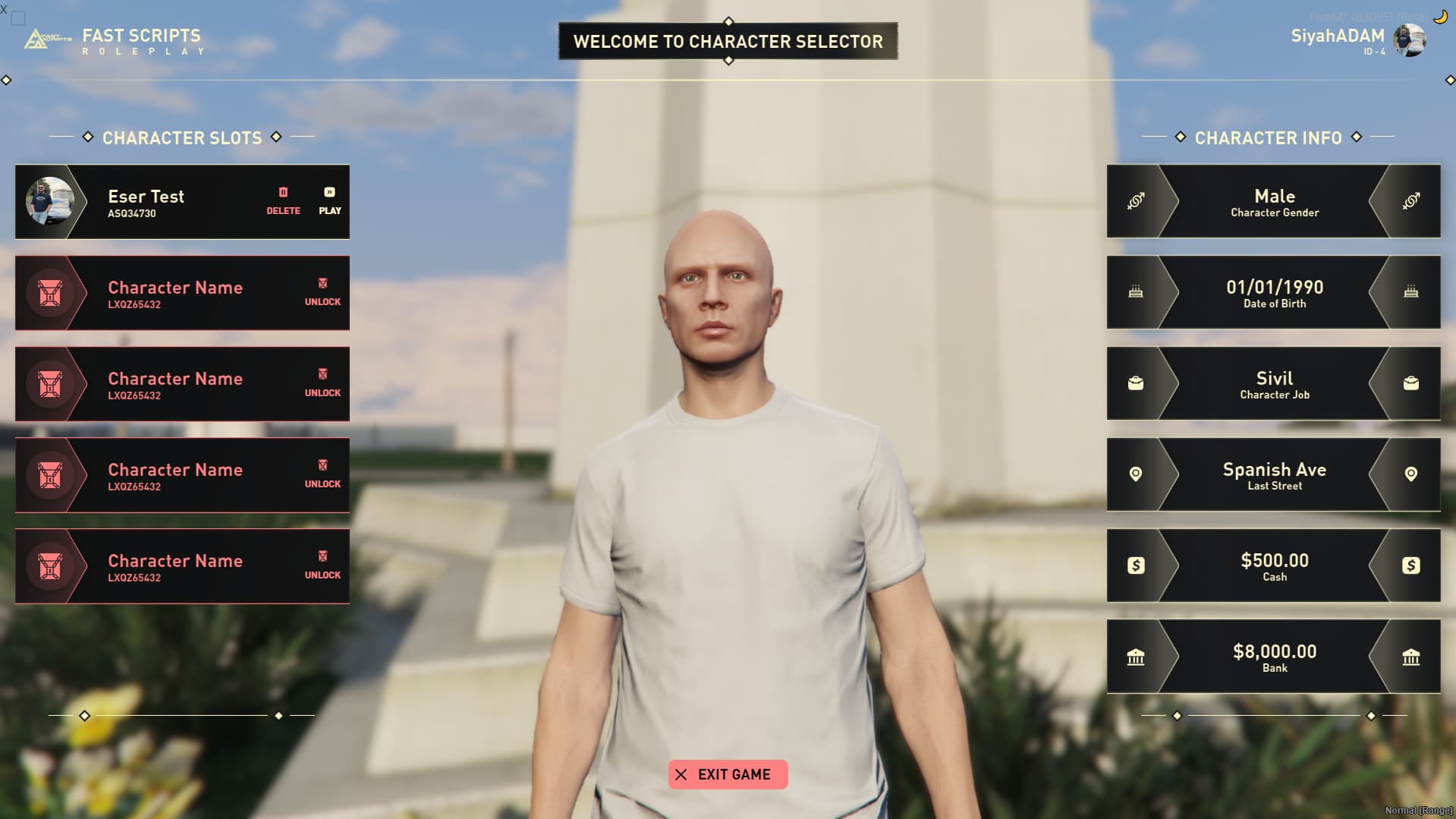Click UNLOCK on the third character slot
This screenshot has width=1456, height=819.
[x=322, y=392]
